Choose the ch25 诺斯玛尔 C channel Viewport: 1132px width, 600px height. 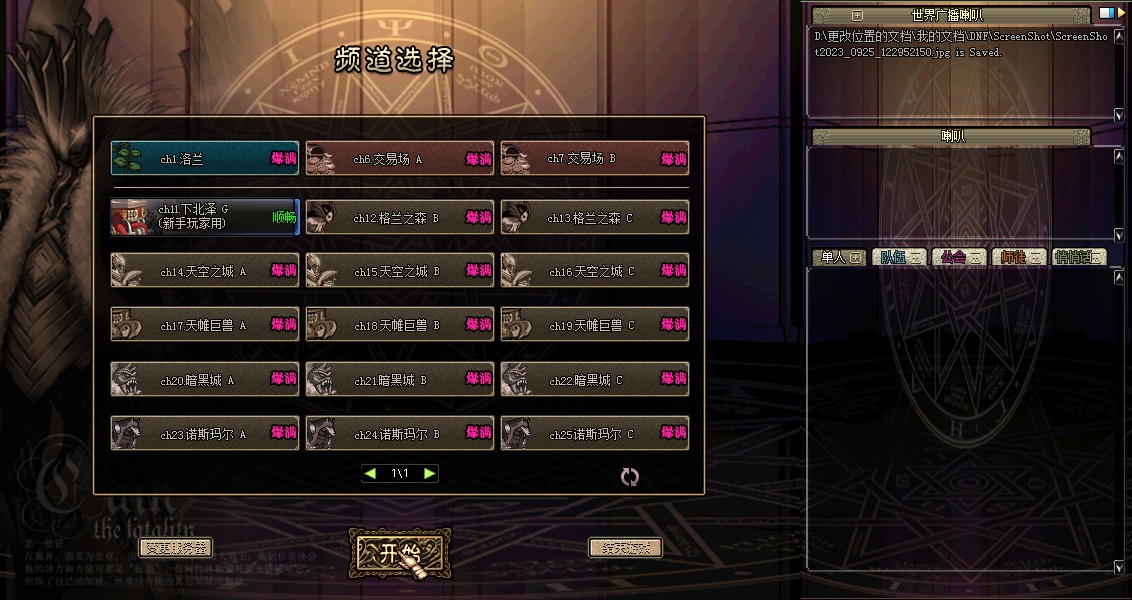(594, 434)
